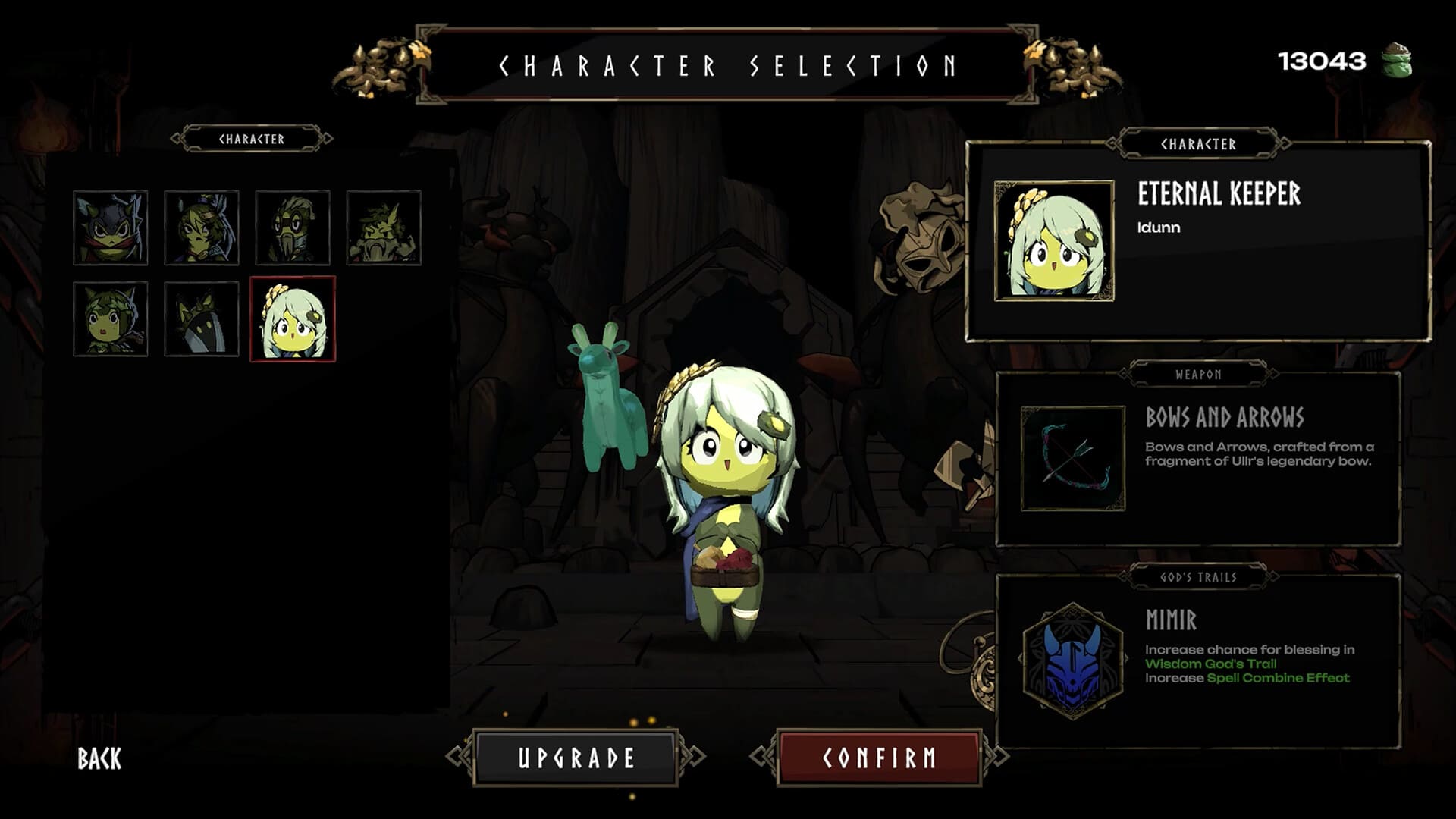This screenshot has width=1456, height=819.
Task: Pick the hooded character with red lips
Action: [111, 318]
